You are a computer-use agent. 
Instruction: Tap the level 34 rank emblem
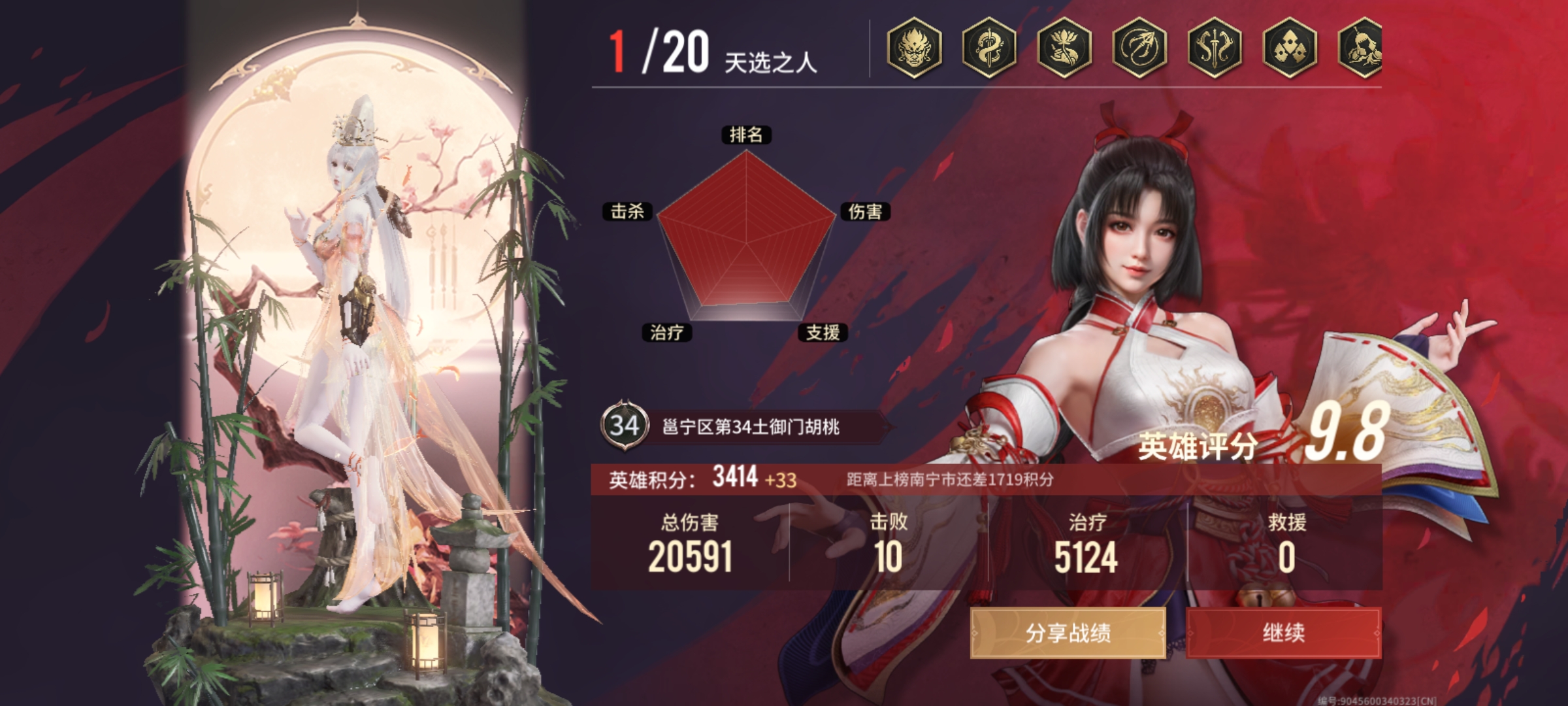624,426
